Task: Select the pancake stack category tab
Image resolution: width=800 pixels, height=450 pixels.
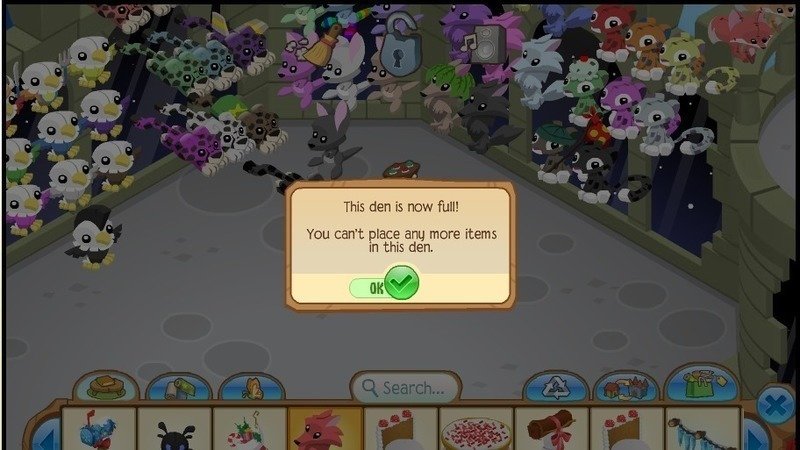Action: point(105,388)
